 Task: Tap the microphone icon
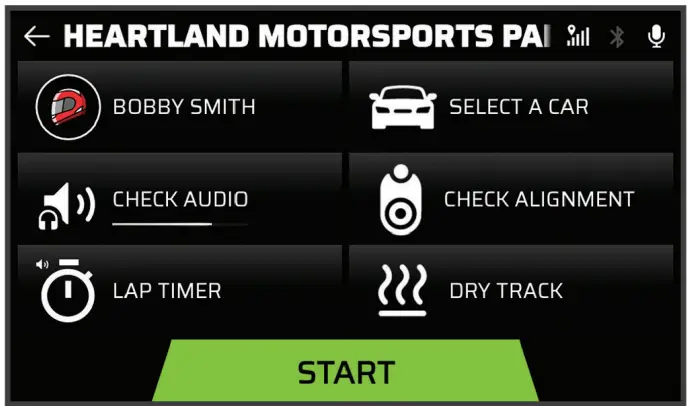656,37
